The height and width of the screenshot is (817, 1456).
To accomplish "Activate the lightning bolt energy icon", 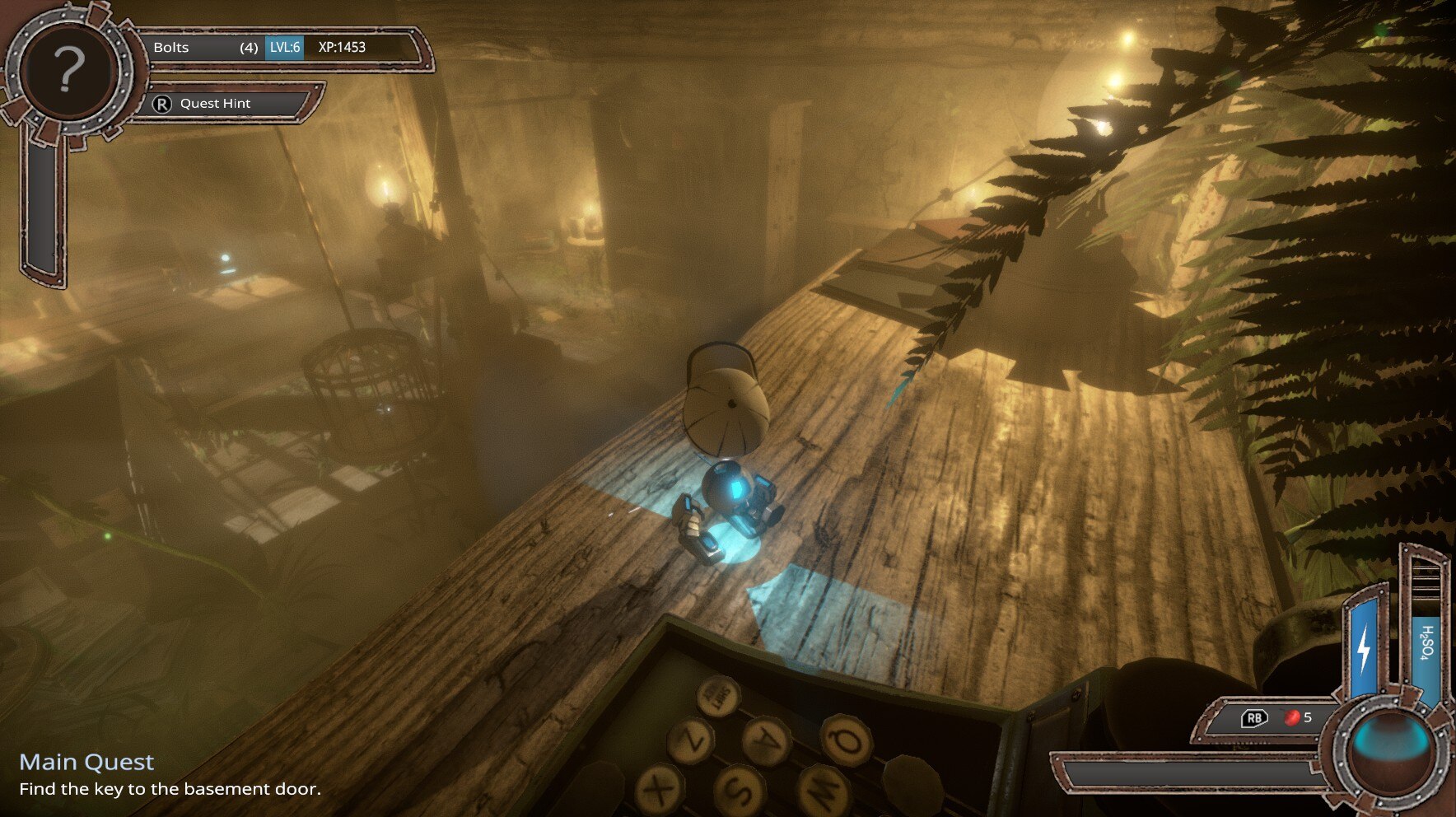I will pyautogui.click(x=1365, y=649).
